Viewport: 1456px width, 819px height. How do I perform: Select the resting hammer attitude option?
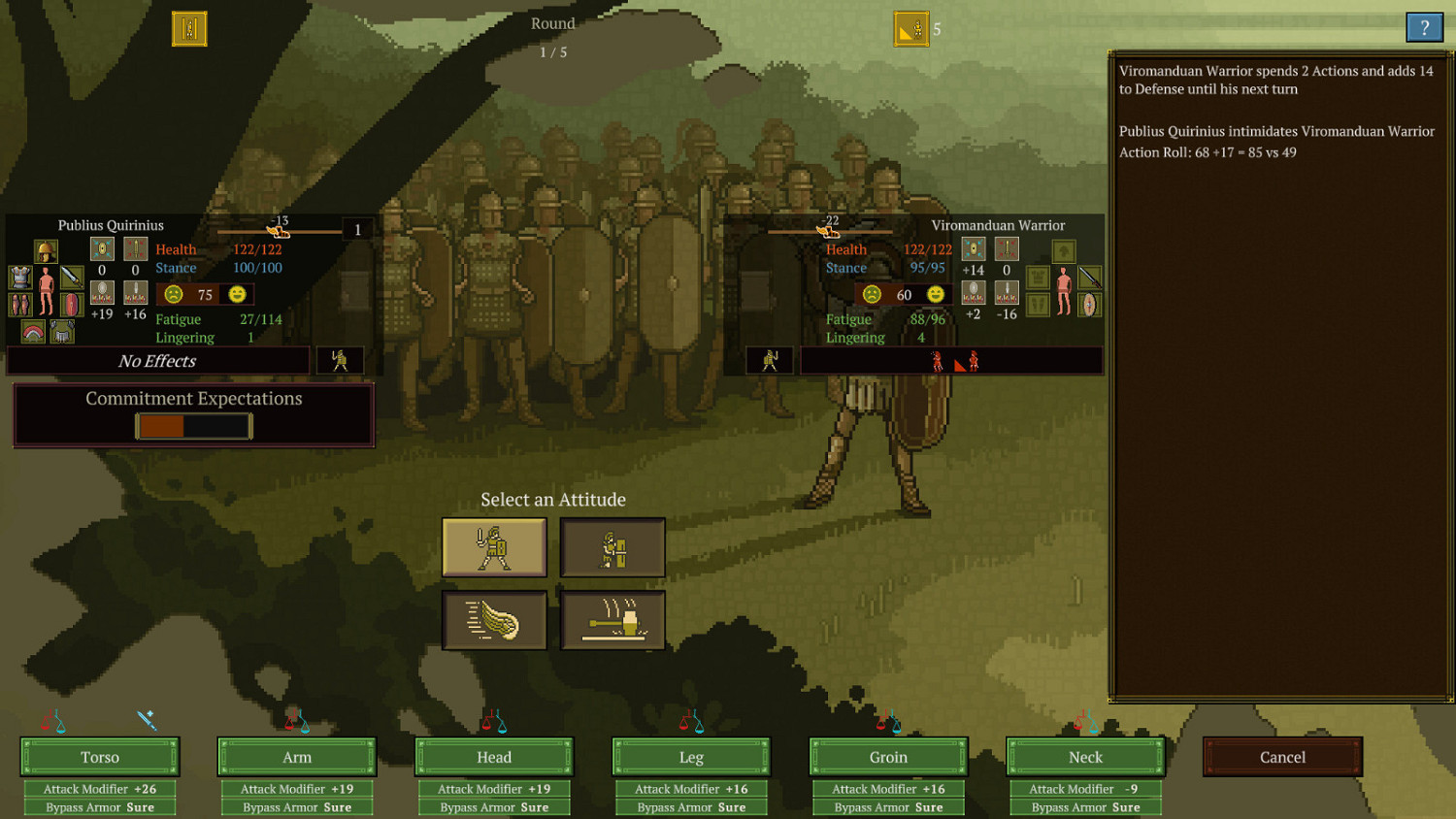click(612, 620)
